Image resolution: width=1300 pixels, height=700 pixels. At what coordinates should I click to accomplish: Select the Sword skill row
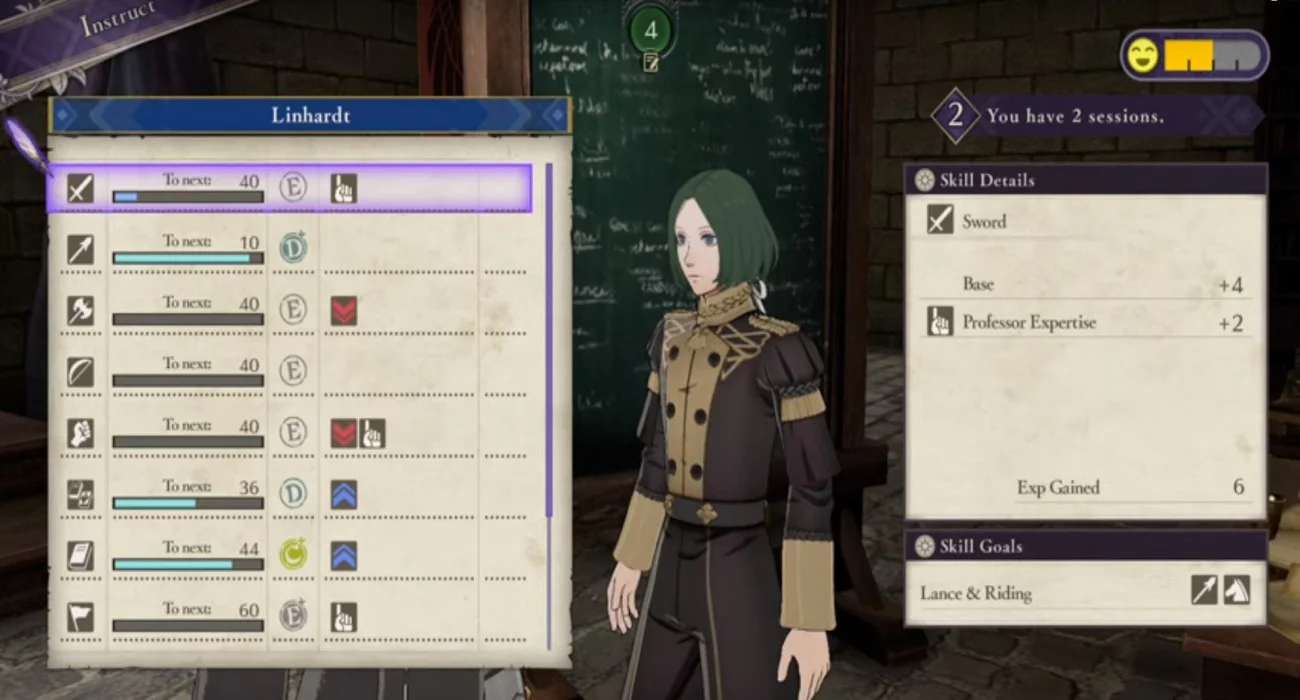[290, 188]
